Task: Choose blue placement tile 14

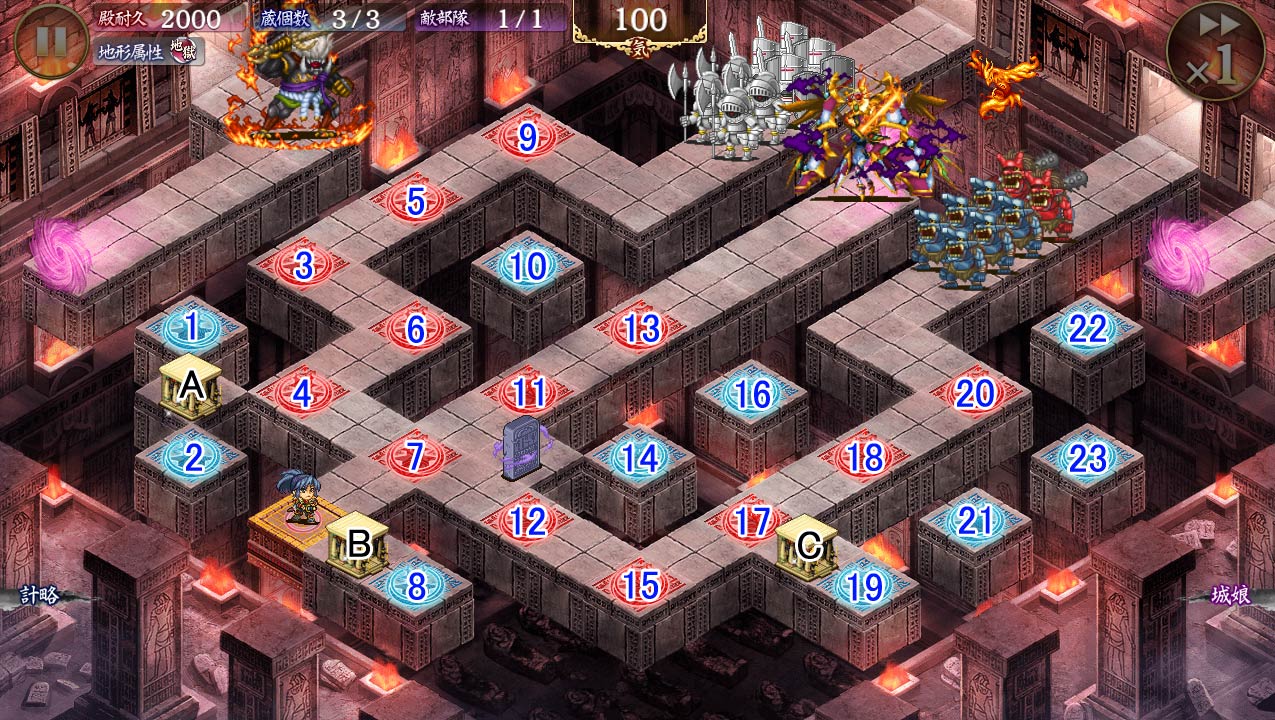Action: pos(640,458)
